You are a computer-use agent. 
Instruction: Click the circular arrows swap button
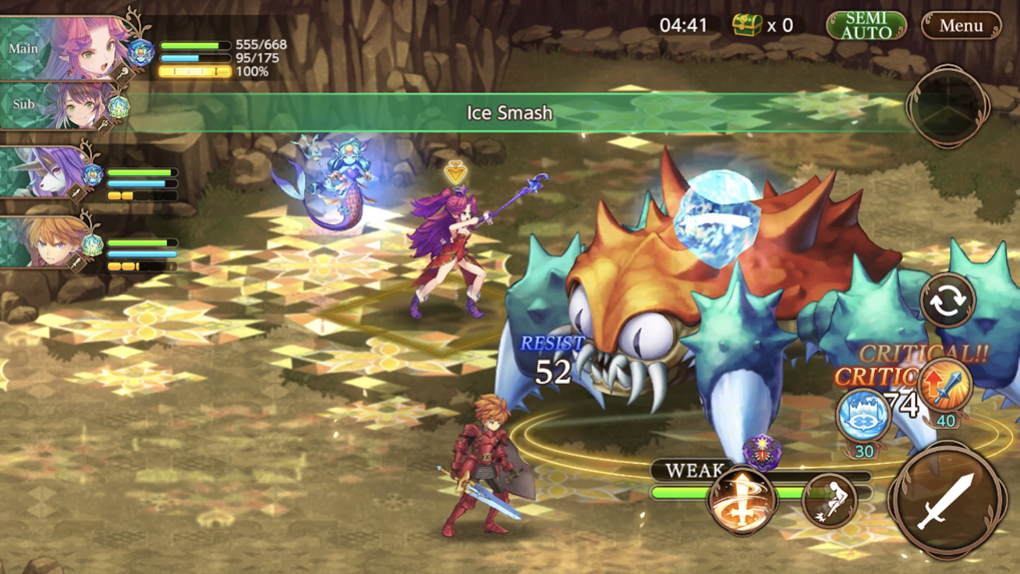(946, 301)
